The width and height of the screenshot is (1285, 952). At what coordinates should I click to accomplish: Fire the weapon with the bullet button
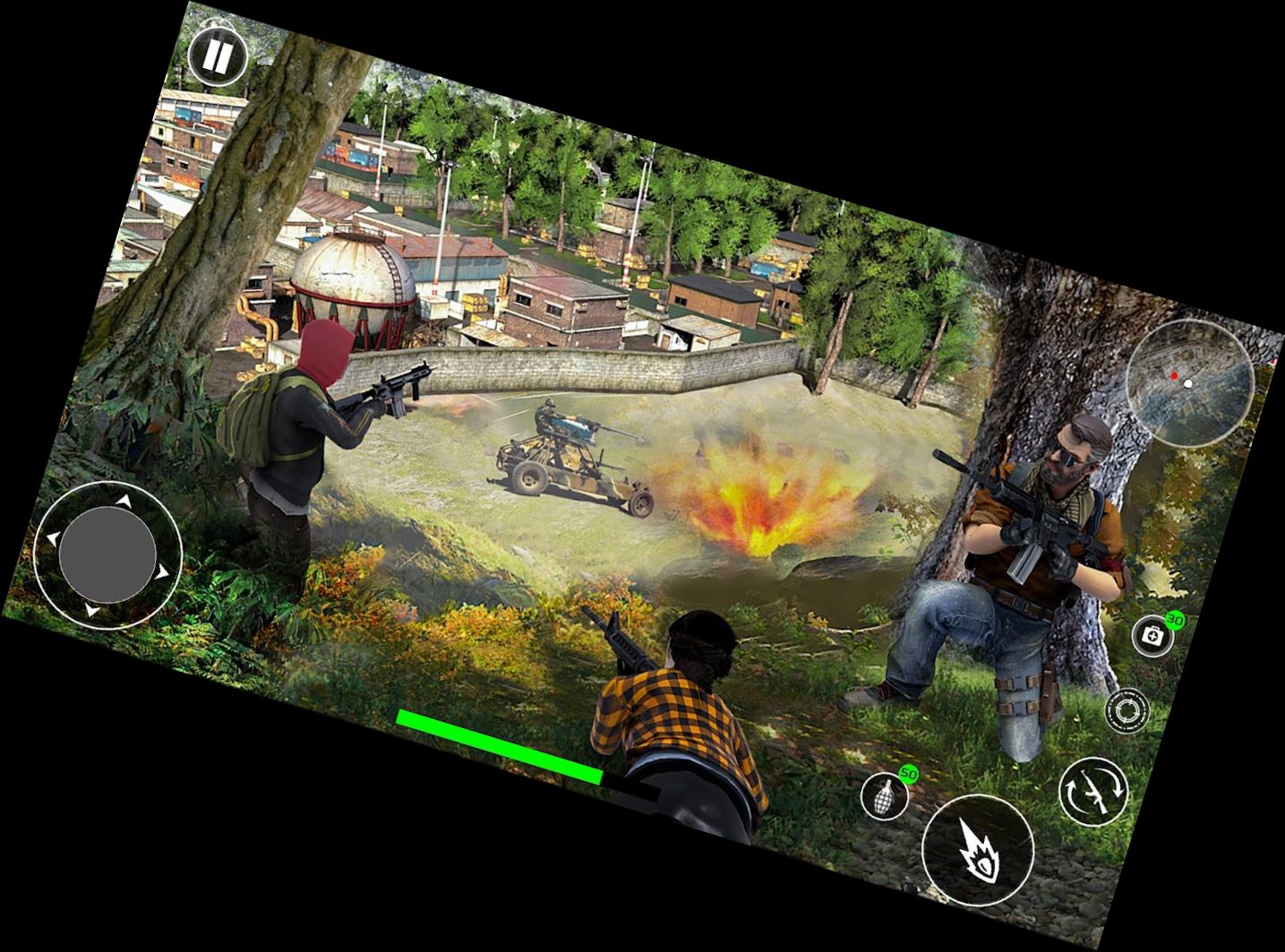click(978, 847)
